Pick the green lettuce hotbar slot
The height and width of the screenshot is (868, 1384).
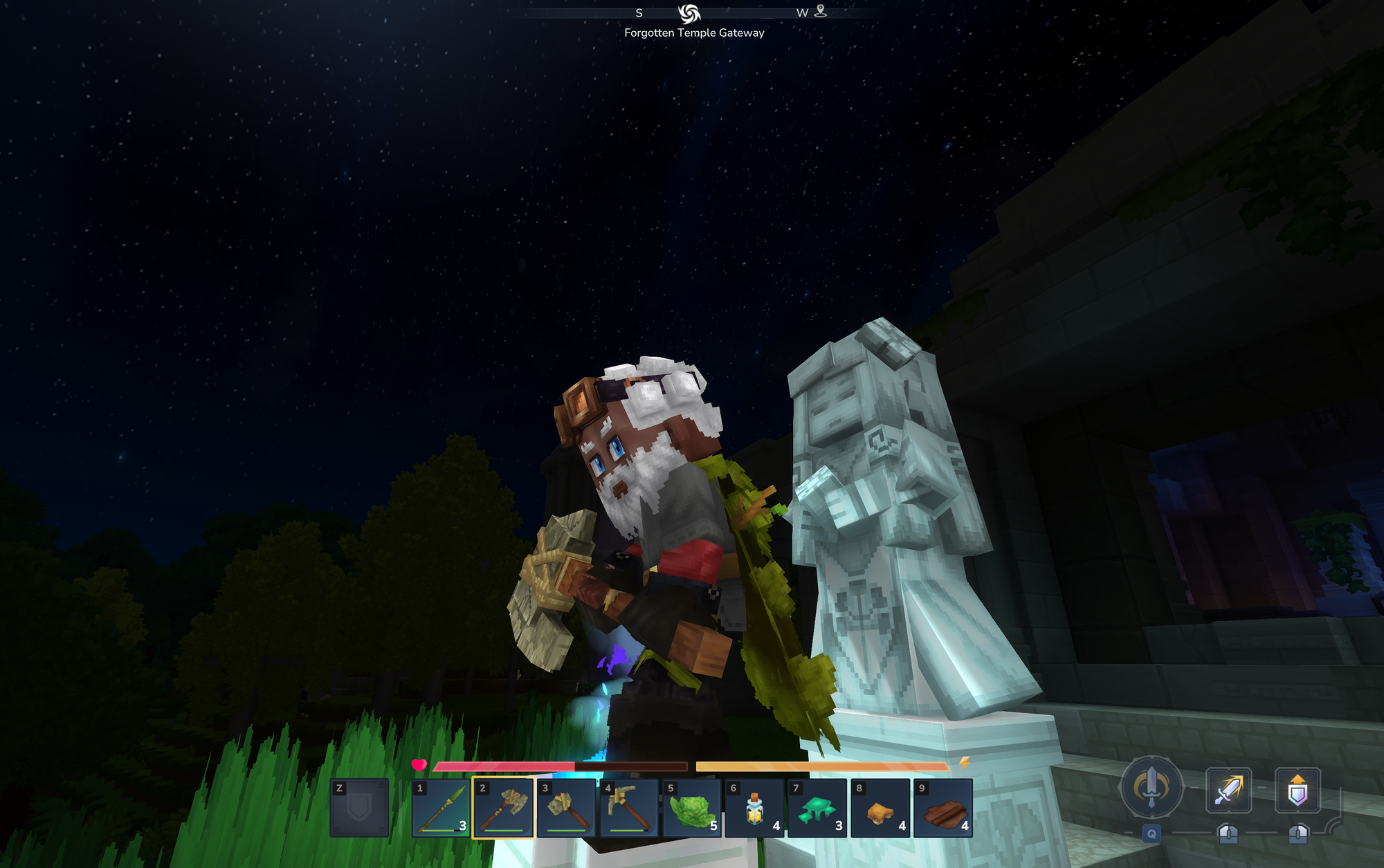pyautogui.click(x=692, y=808)
